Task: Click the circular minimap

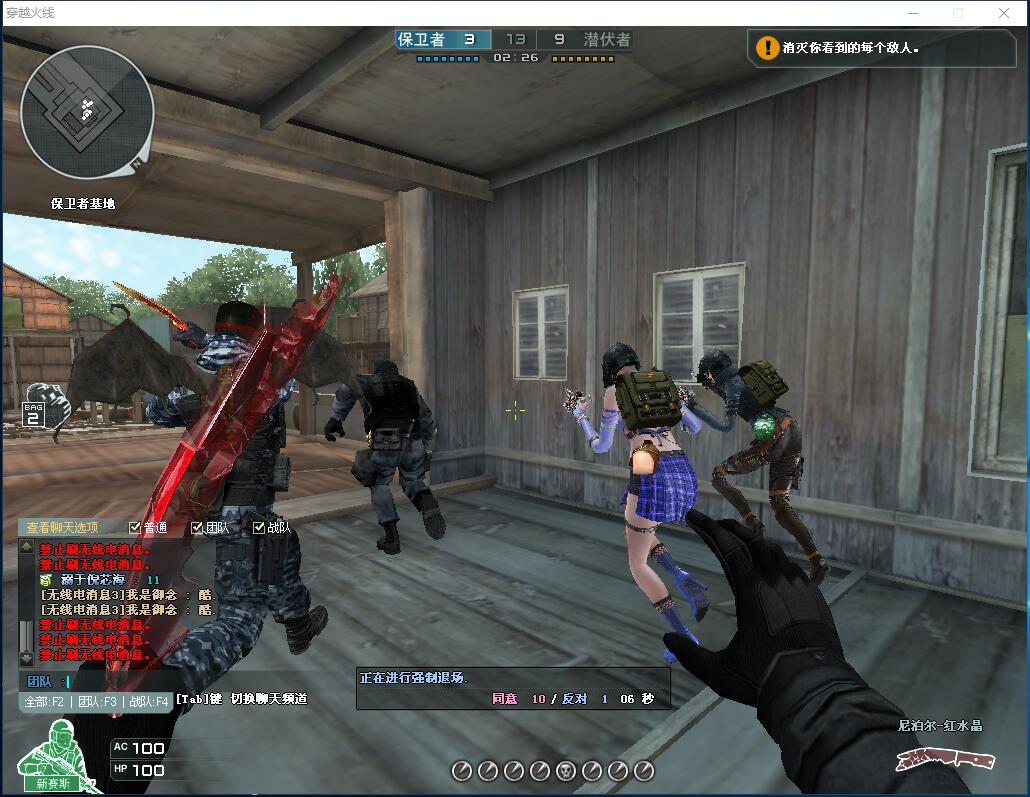Action: (x=87, y=112)
